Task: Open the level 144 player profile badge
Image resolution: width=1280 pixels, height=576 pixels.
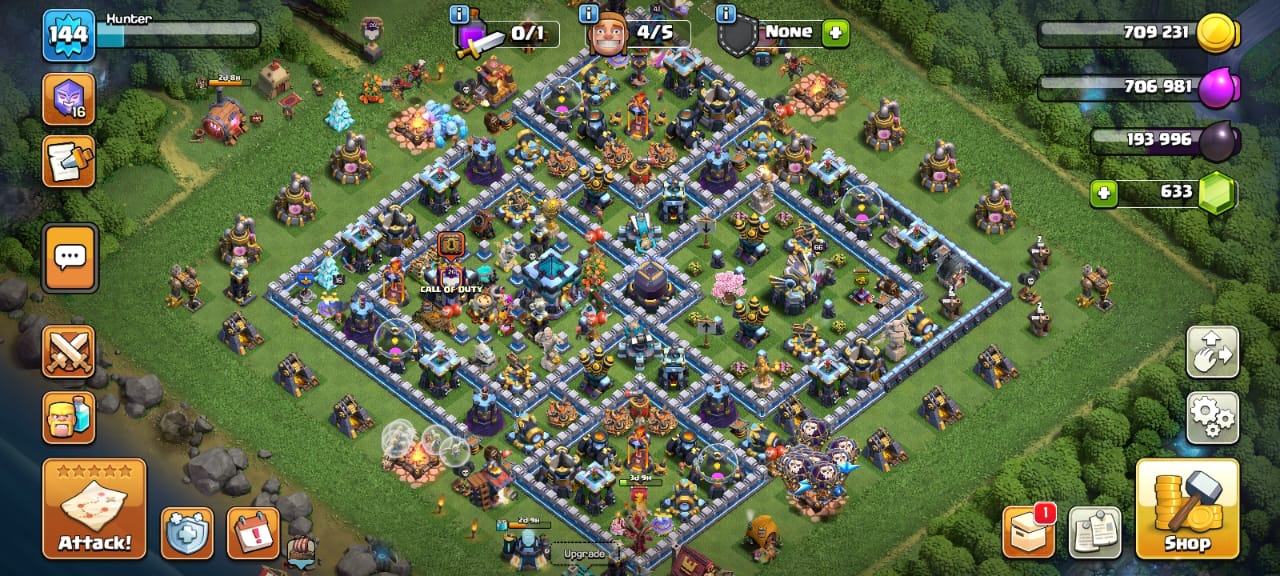Action: pyautogui.click(x=68, y=35)
